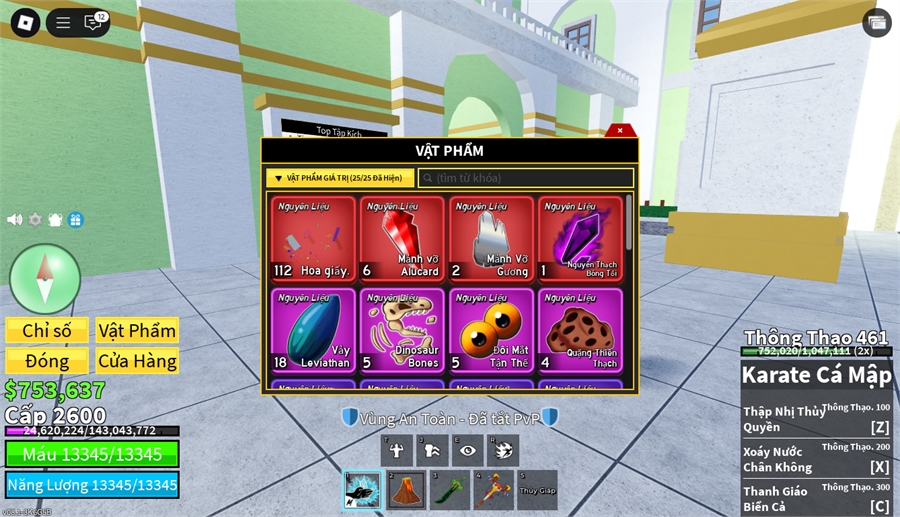Open the Vật Phẩm Giá Trị filter dropdown

pos(340,178)
